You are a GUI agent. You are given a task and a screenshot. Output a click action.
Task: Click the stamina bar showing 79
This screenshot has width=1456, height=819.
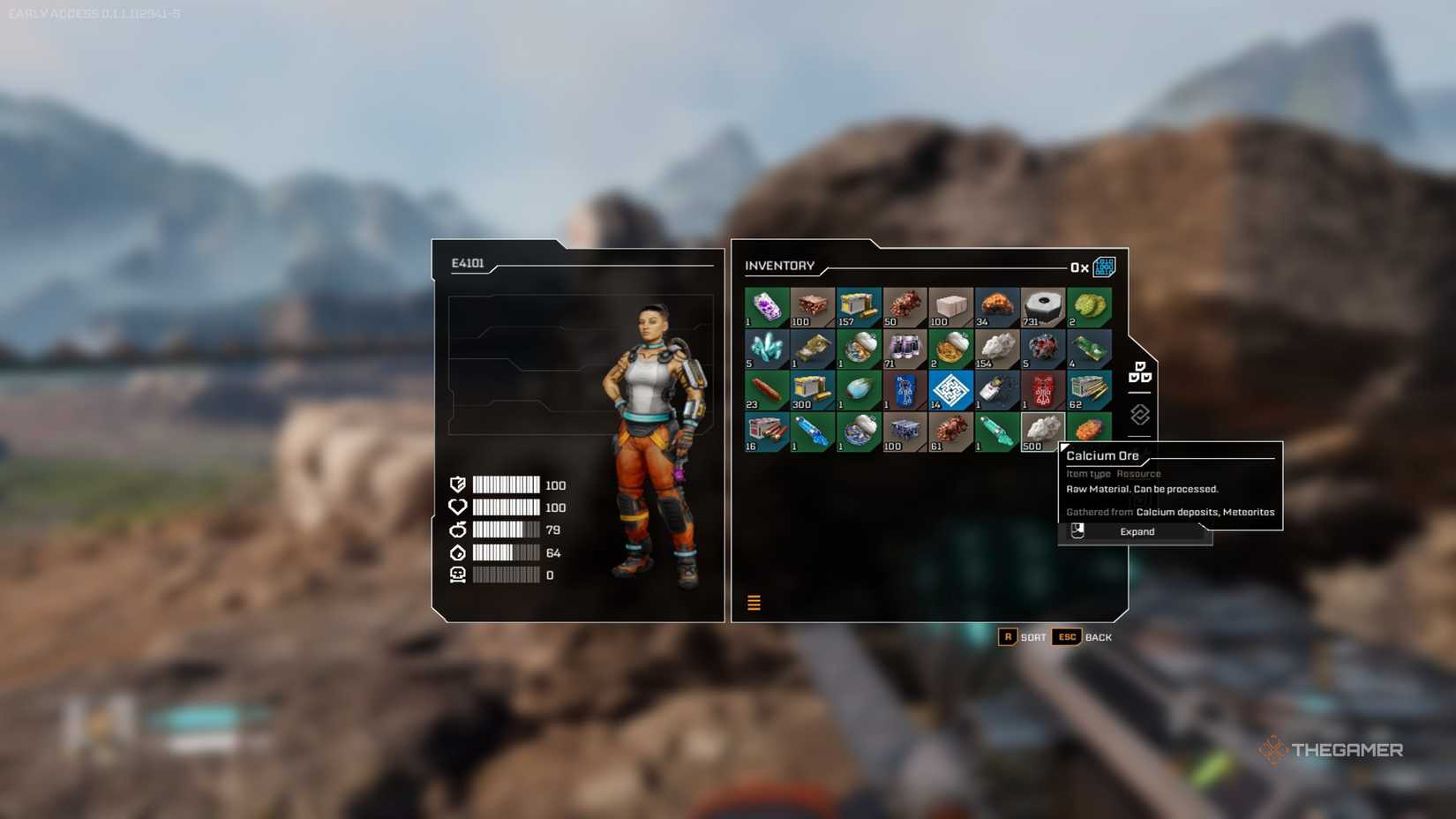507,530
